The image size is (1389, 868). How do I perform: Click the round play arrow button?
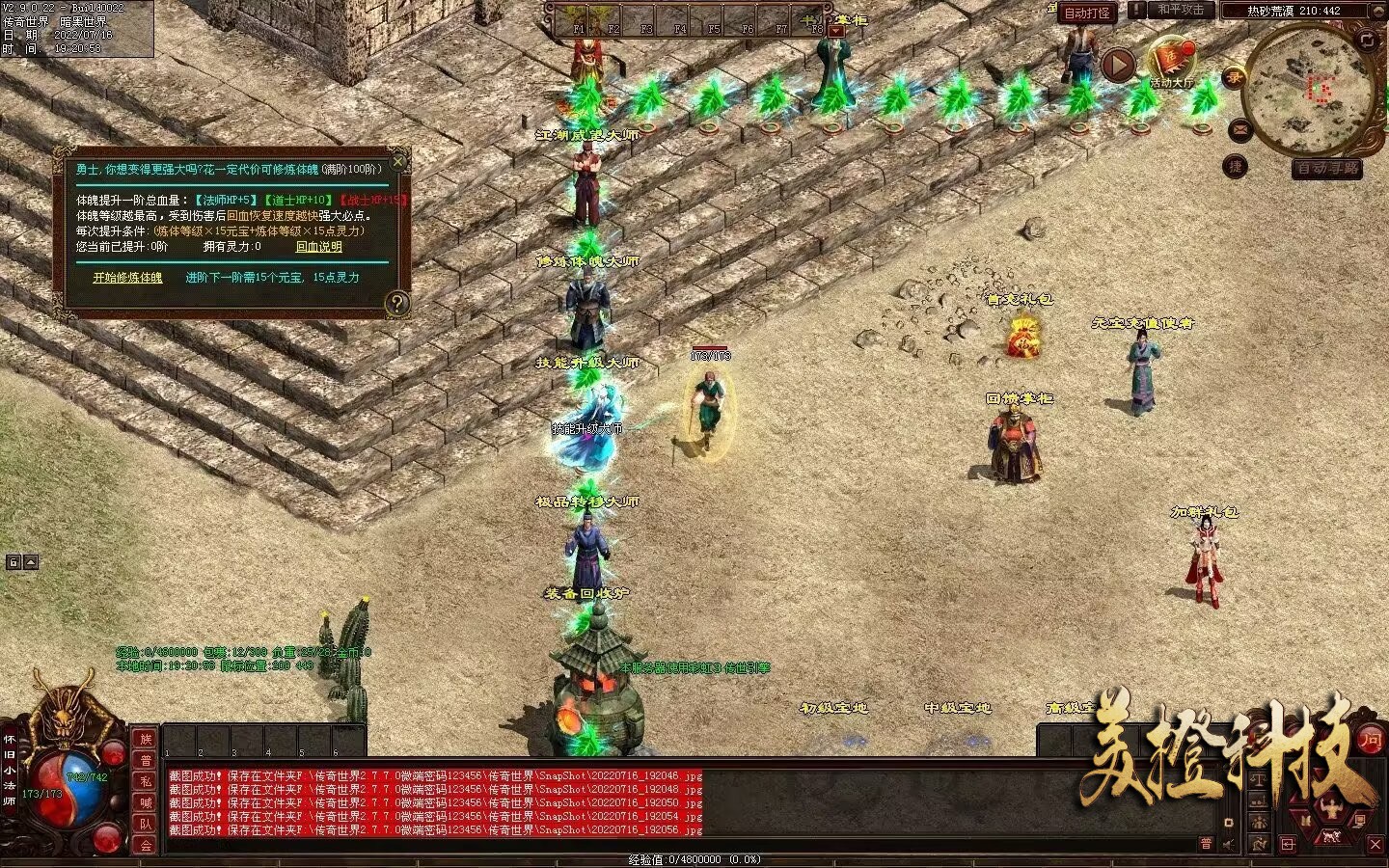click(1118, 65)
